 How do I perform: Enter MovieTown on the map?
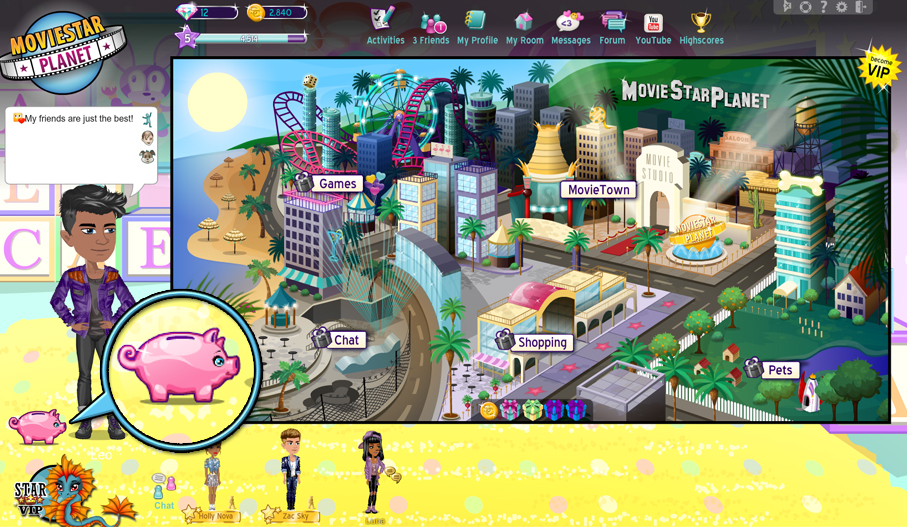click(598, 190)
